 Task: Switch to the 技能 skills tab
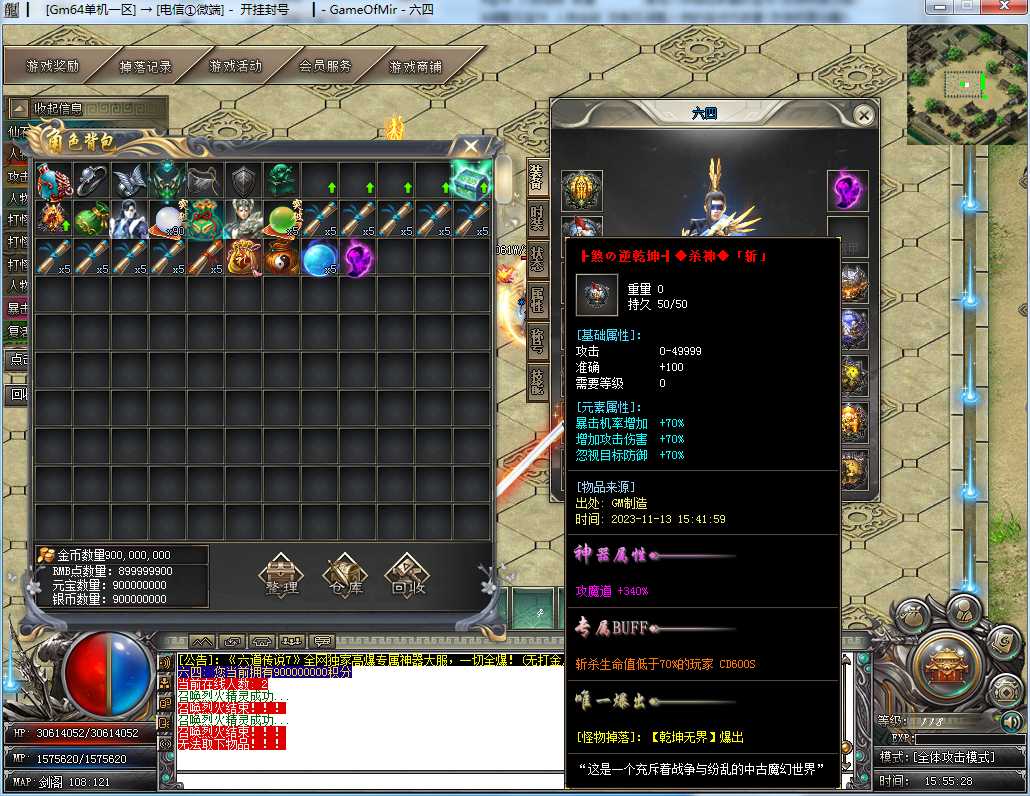(537, 383)
